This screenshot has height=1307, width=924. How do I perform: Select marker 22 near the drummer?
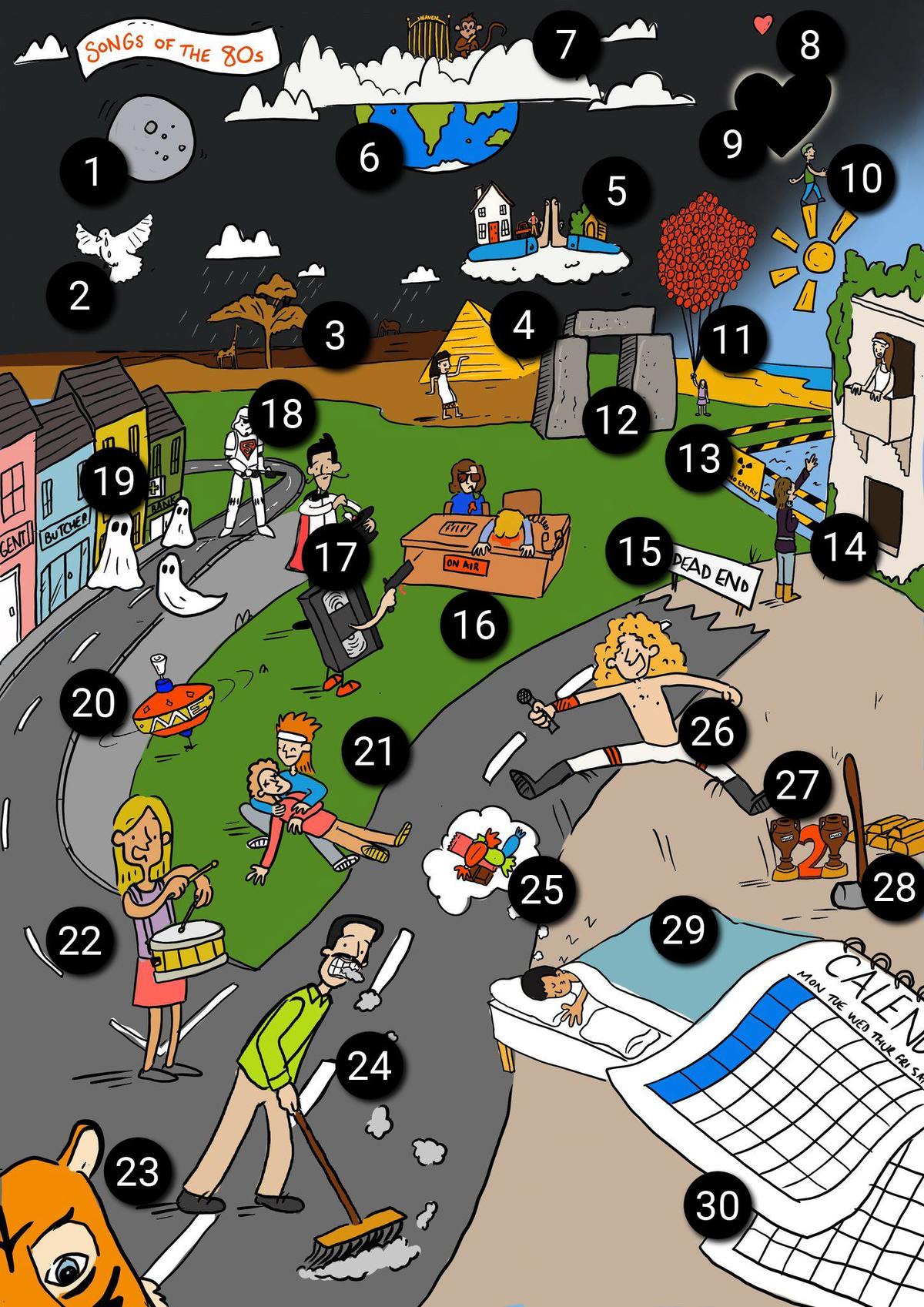80,941
